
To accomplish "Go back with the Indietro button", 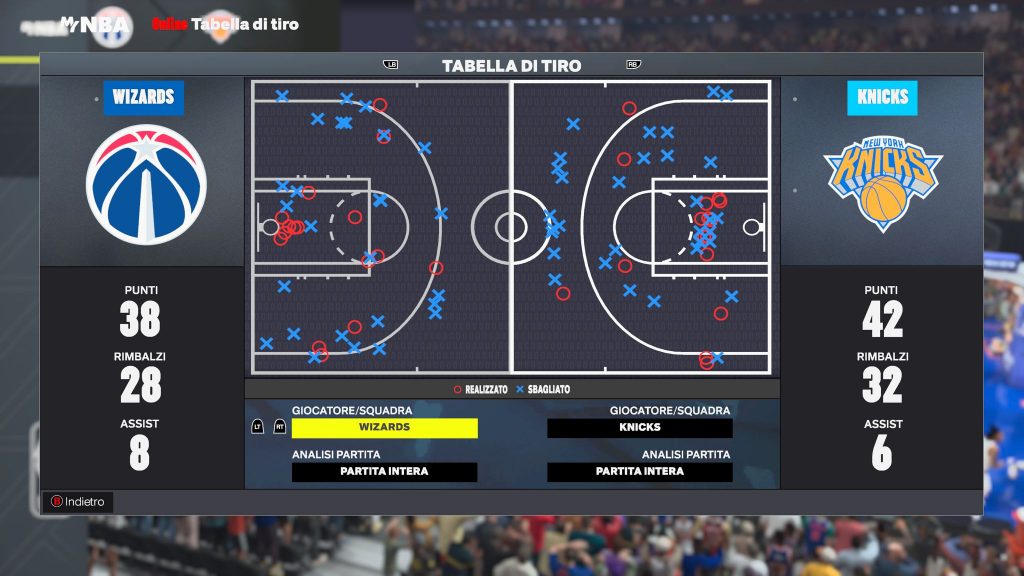I will click(x=78, y=502).
